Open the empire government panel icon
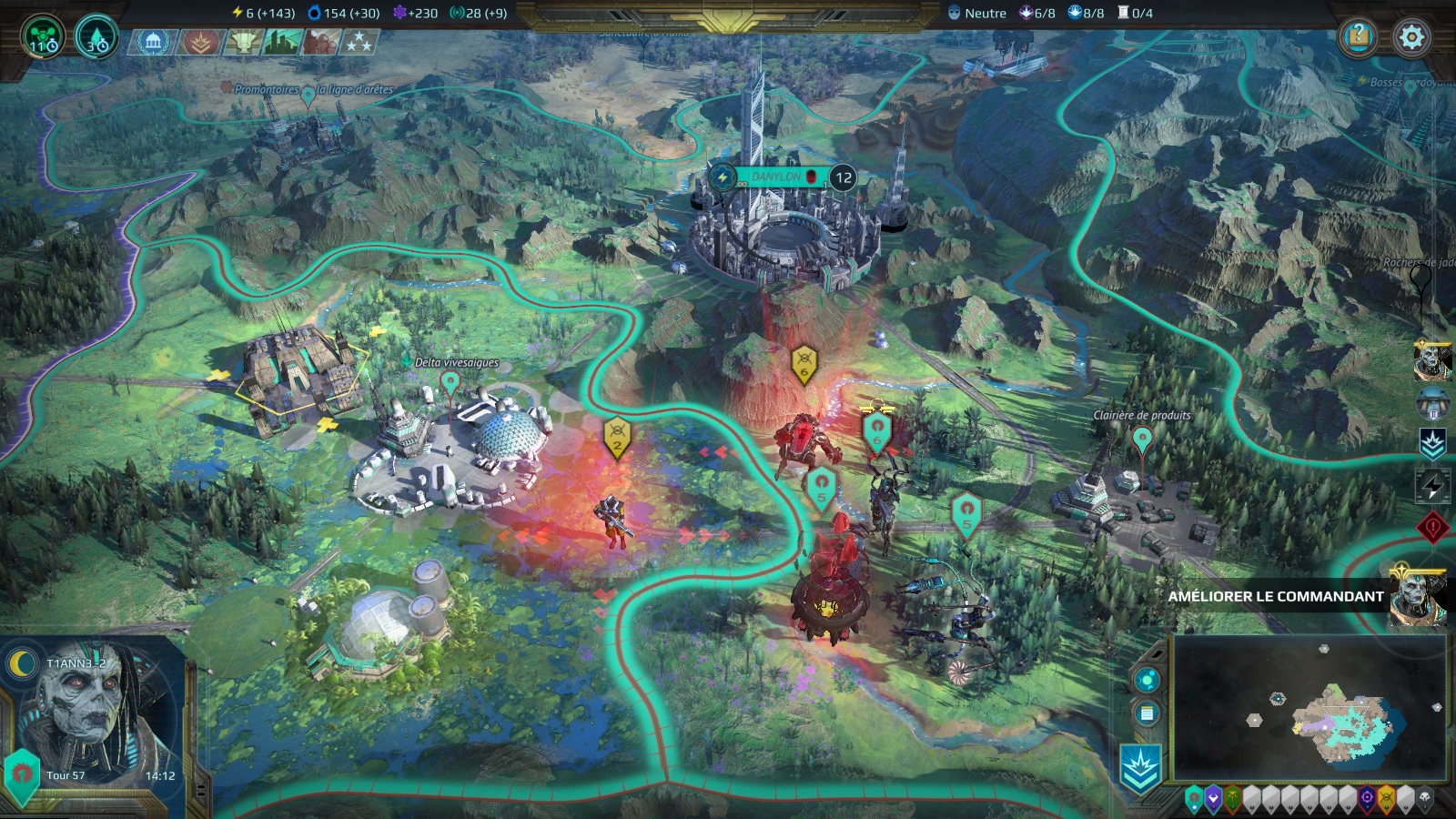 coord(152,42)
